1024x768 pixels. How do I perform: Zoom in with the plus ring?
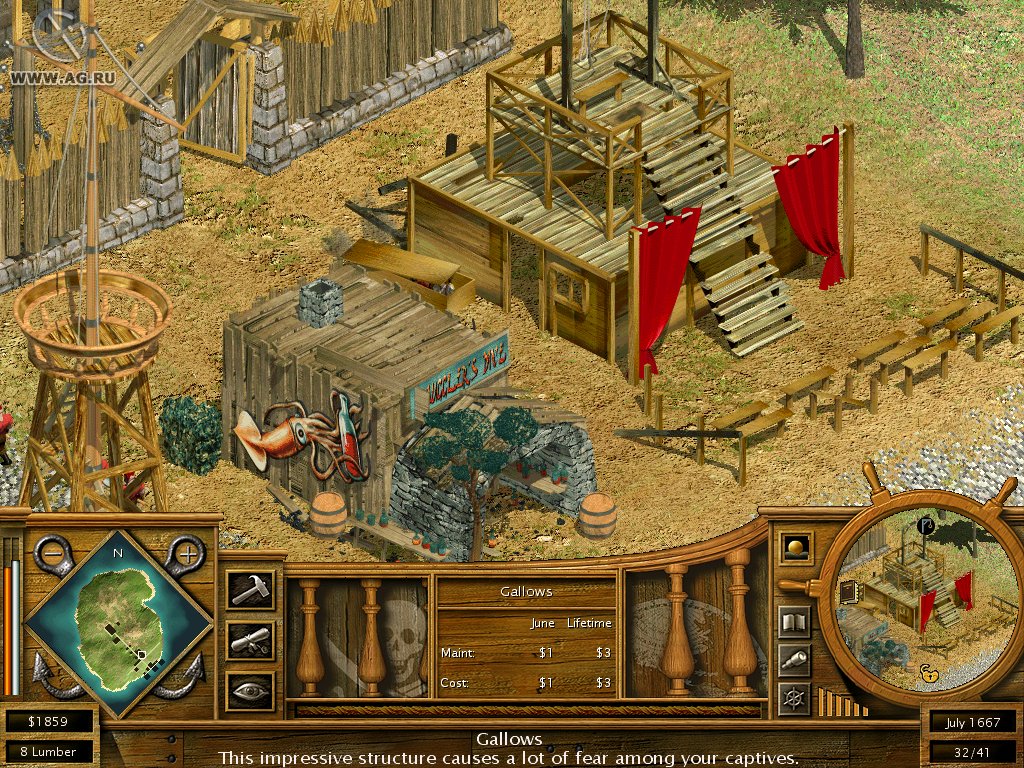coord(184,552)
